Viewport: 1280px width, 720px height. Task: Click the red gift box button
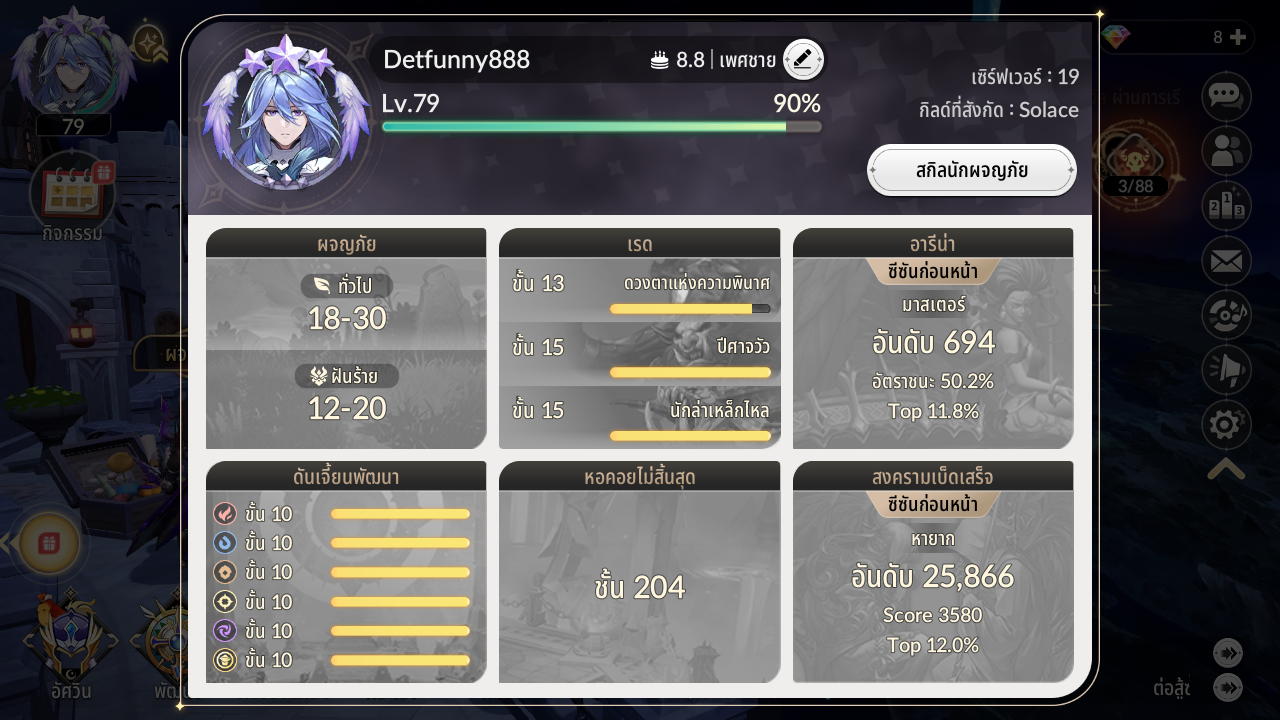[49, 544]
